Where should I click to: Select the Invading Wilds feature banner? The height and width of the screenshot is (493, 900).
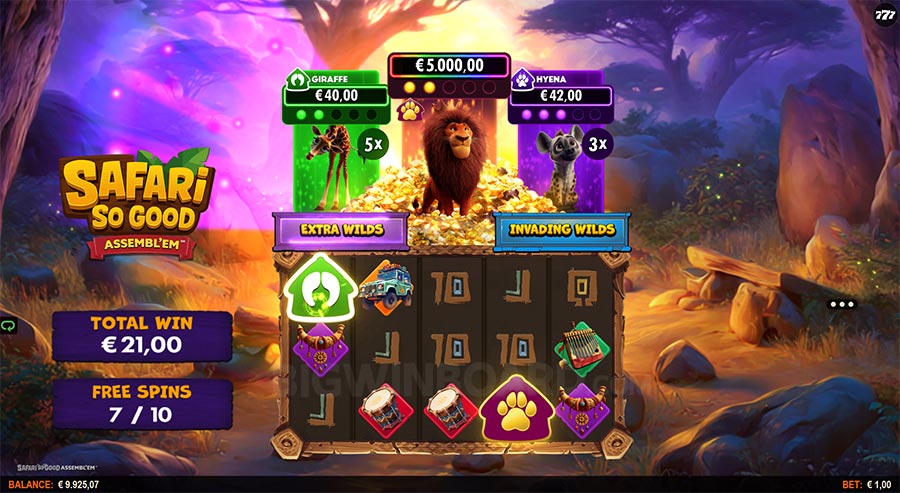pyautogui.click(x=561, y=230)
